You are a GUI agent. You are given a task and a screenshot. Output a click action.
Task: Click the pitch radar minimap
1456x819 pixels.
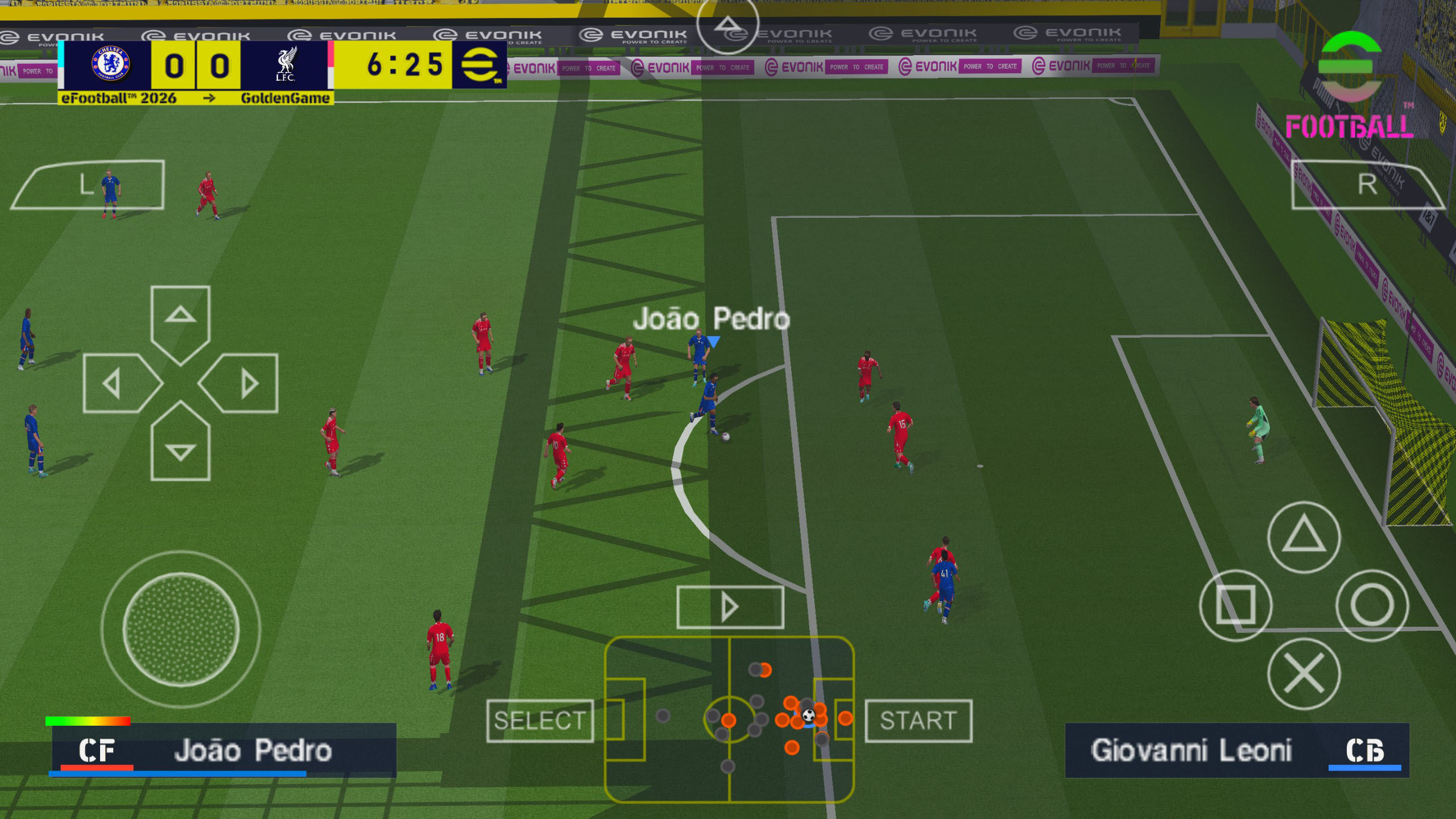[x=729, y=719]
